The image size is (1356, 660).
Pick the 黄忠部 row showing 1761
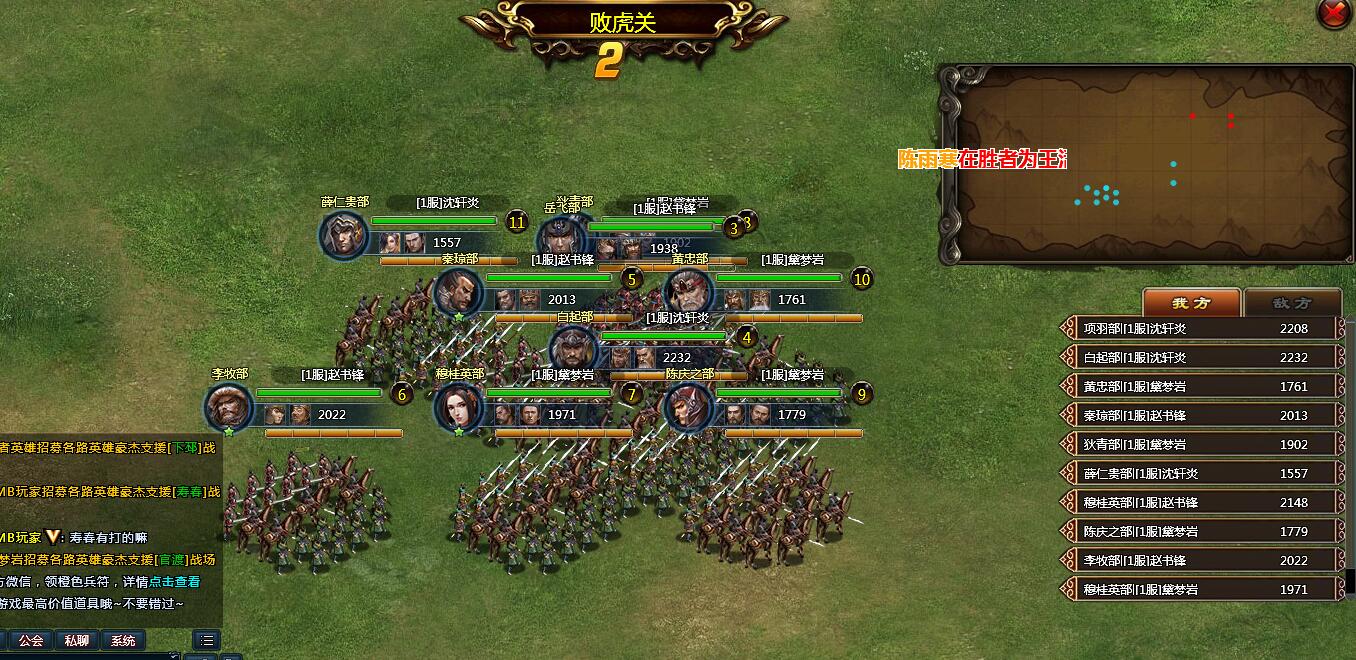[1201, 386]
